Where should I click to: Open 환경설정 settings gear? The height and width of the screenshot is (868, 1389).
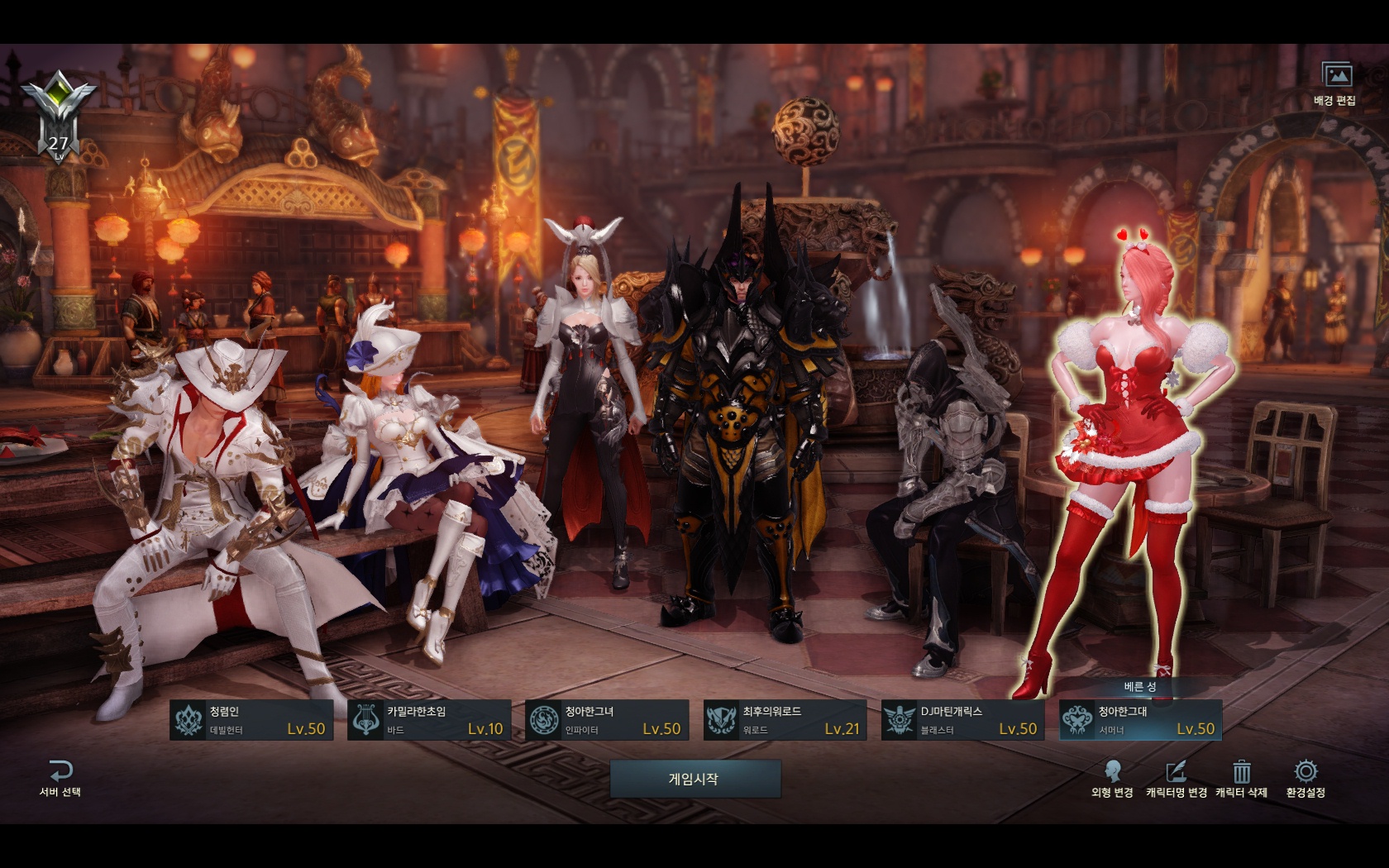point(1305,779)
